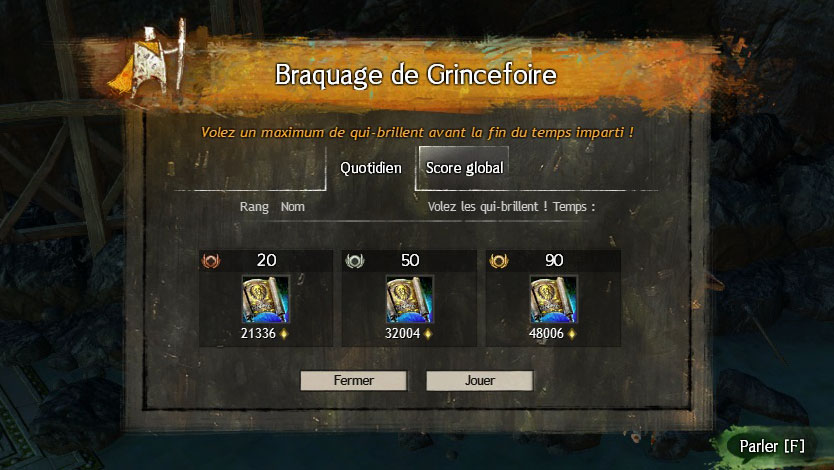Image resolution: width=834 pixels, height=470 pixels.
Task: Select the bronze reward scroll for 20
Action: 265,299
